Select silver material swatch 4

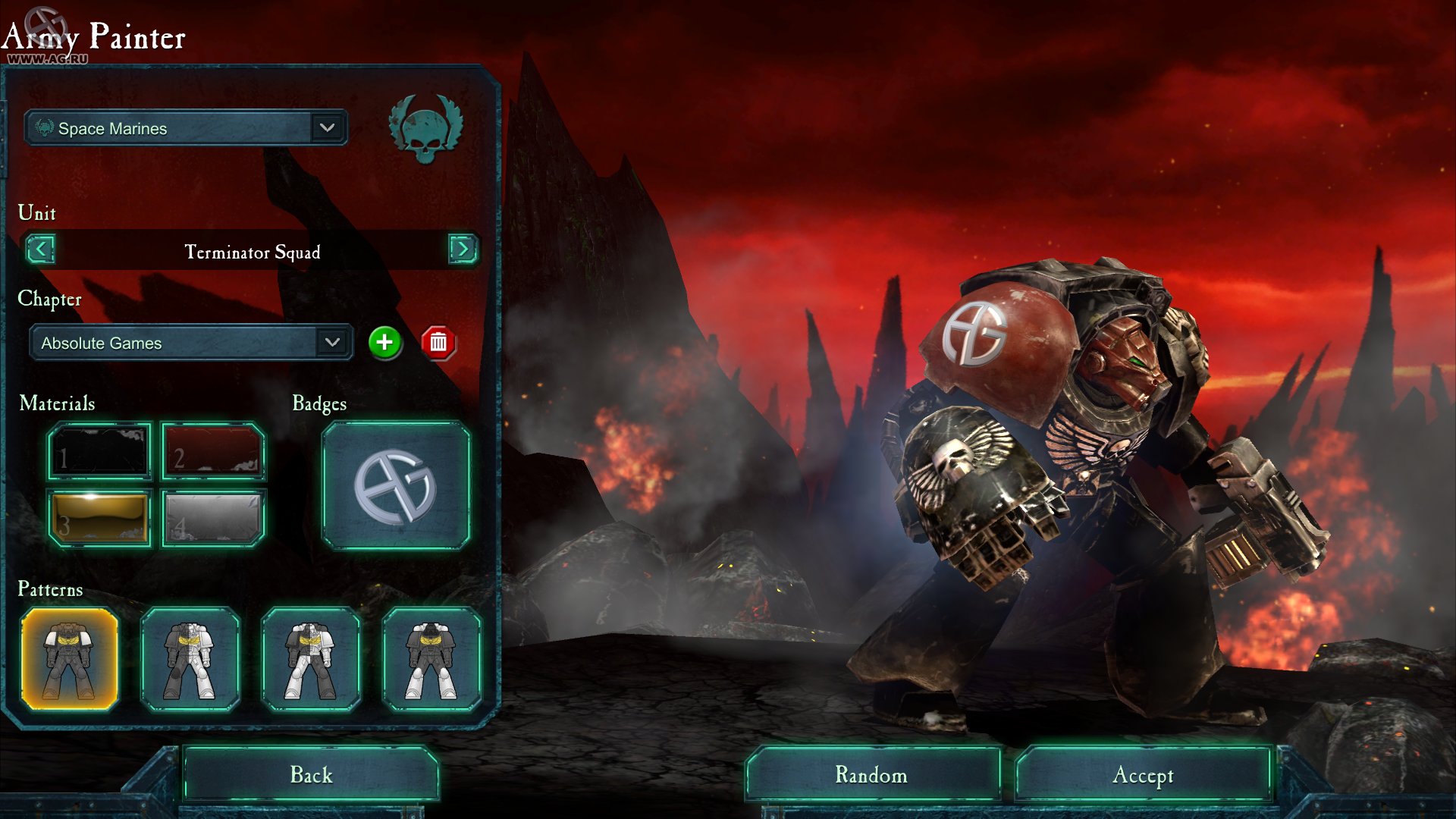coord(213,519)
